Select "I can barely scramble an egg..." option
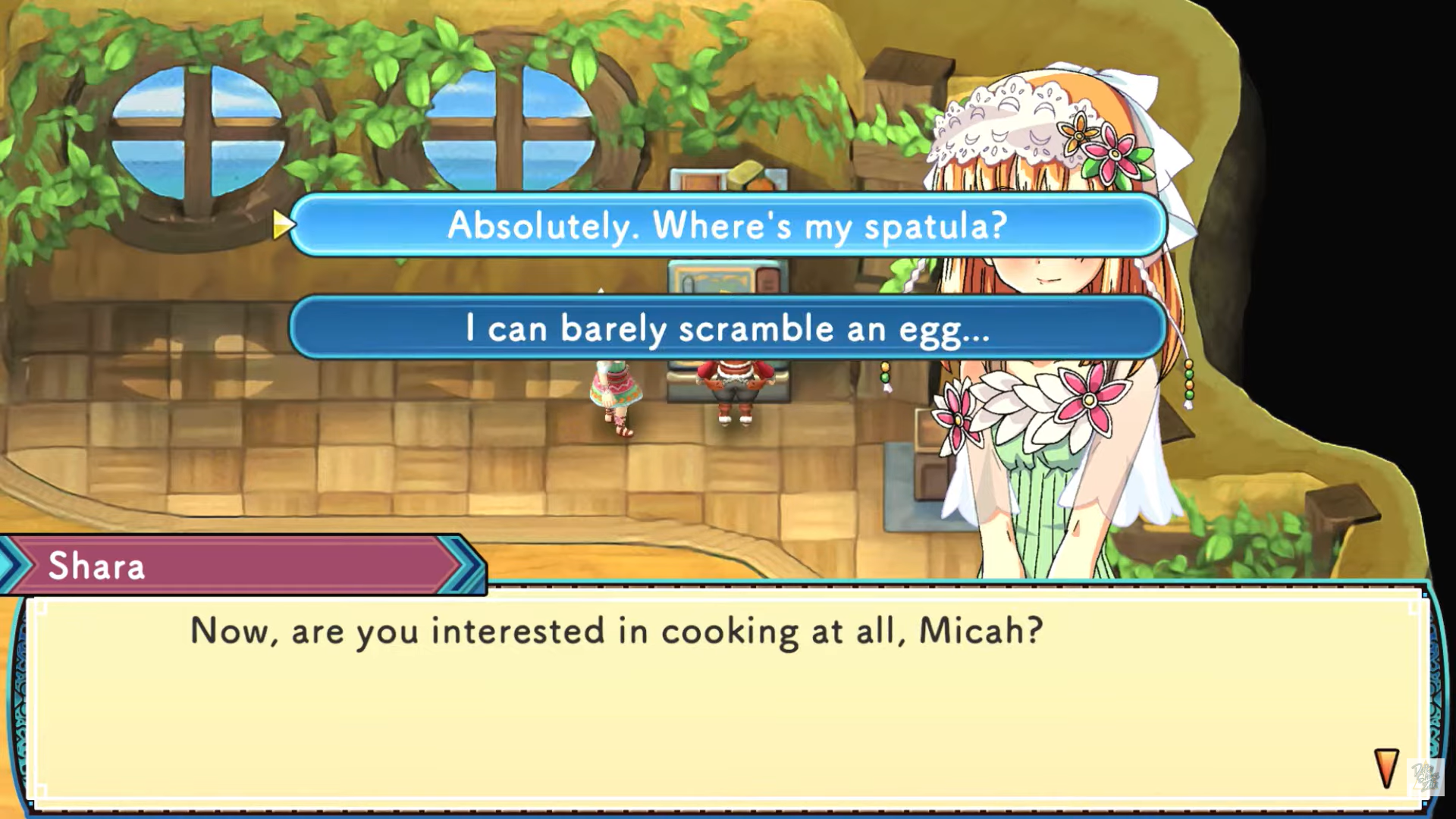 [726, 328]
